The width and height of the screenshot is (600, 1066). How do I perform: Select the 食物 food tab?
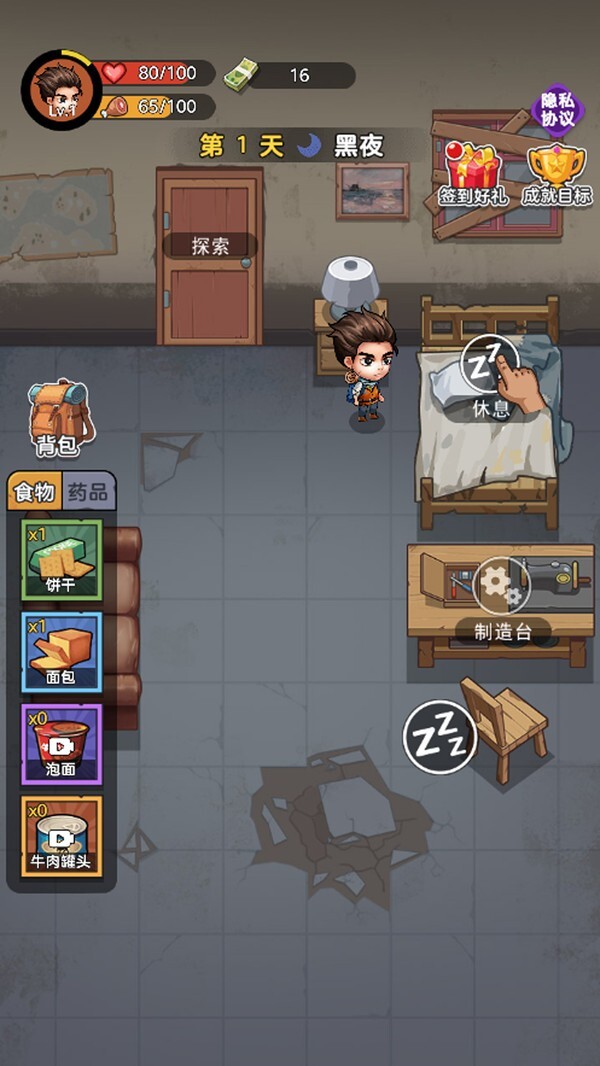(x=35, y=492)
